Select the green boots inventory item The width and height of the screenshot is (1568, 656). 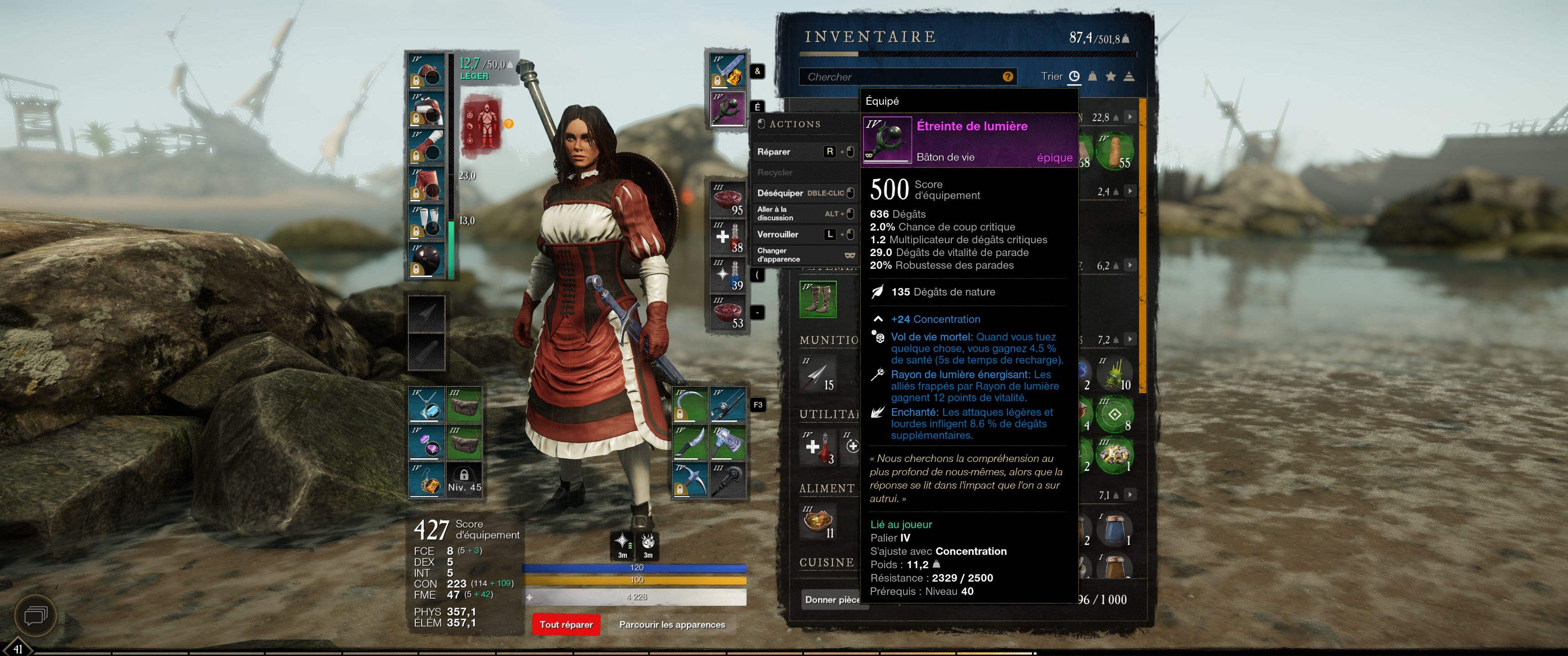tap(817, 299)
